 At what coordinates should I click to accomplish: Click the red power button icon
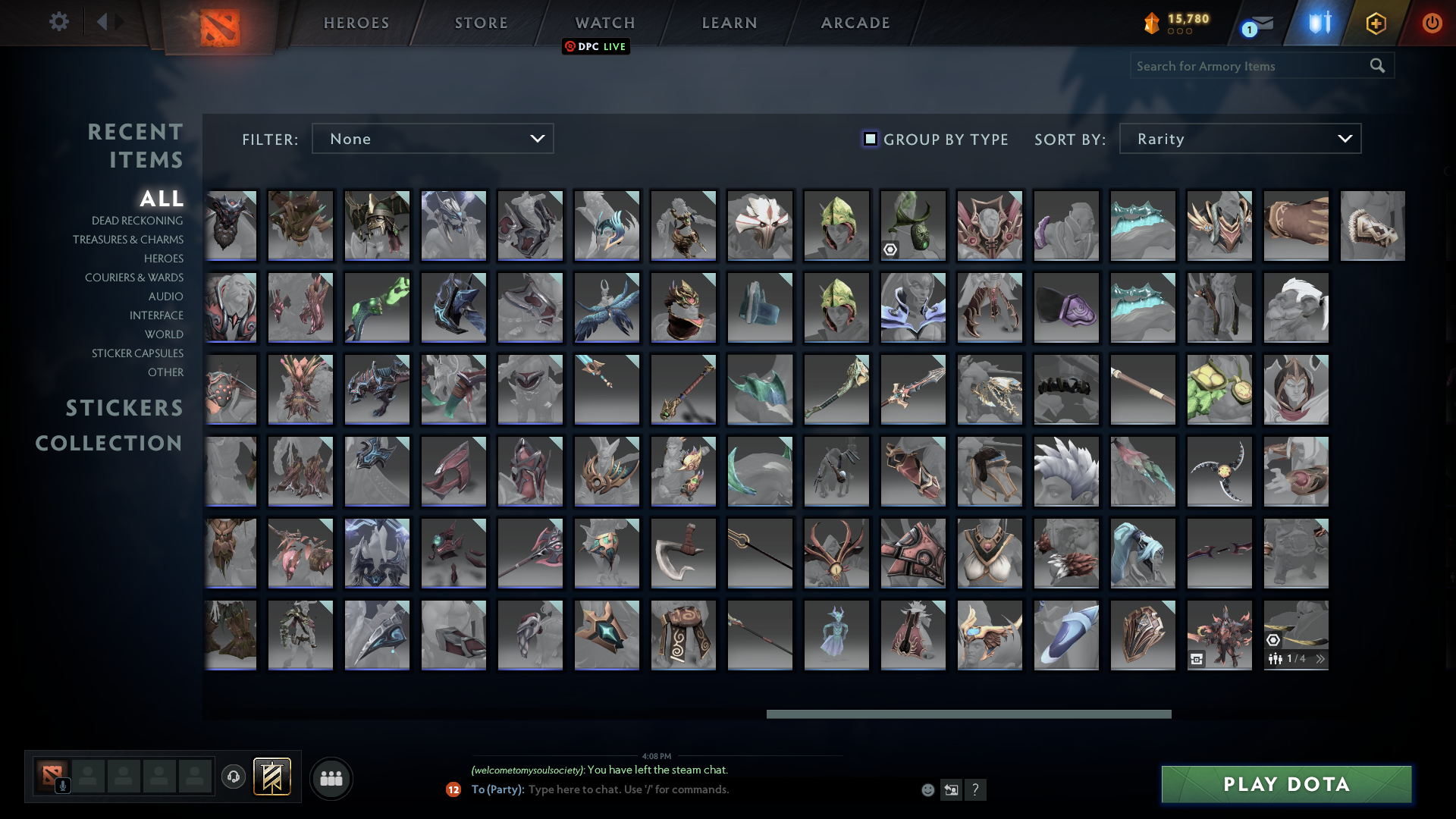click(x=1432, y=23)
